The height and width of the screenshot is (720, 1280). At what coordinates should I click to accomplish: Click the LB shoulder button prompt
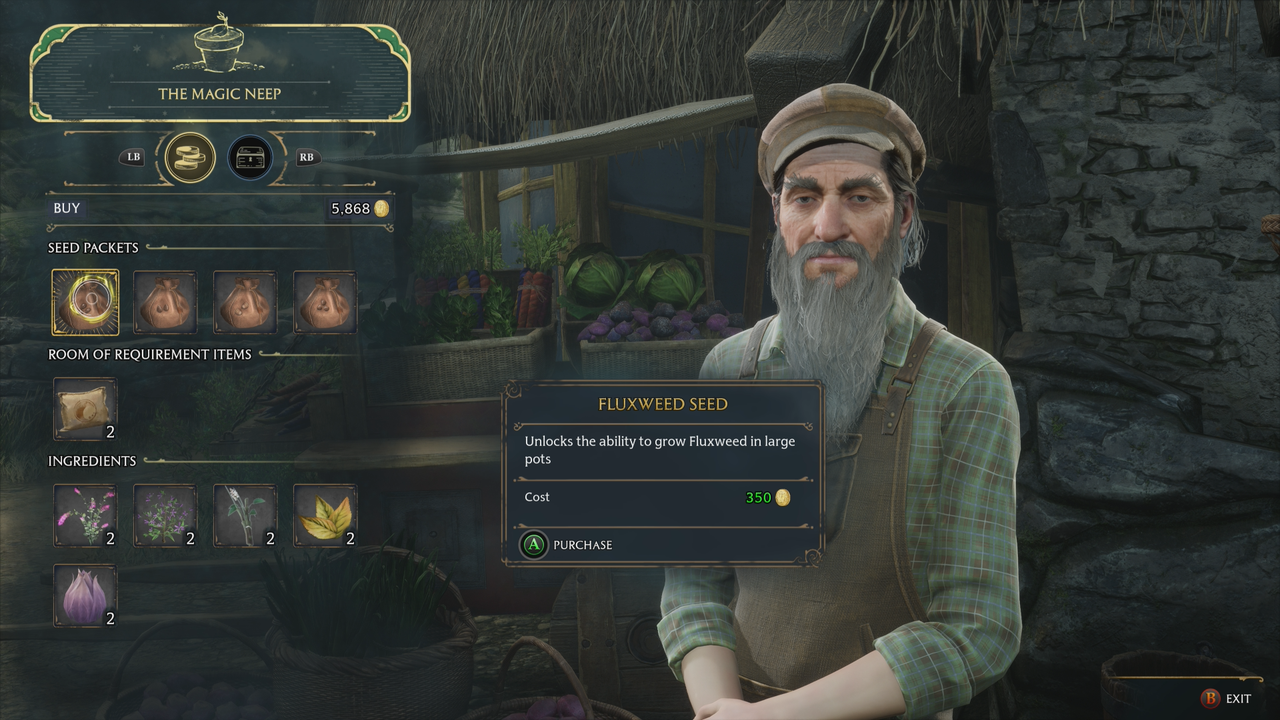pyautogui.click(x=131, y=157)
